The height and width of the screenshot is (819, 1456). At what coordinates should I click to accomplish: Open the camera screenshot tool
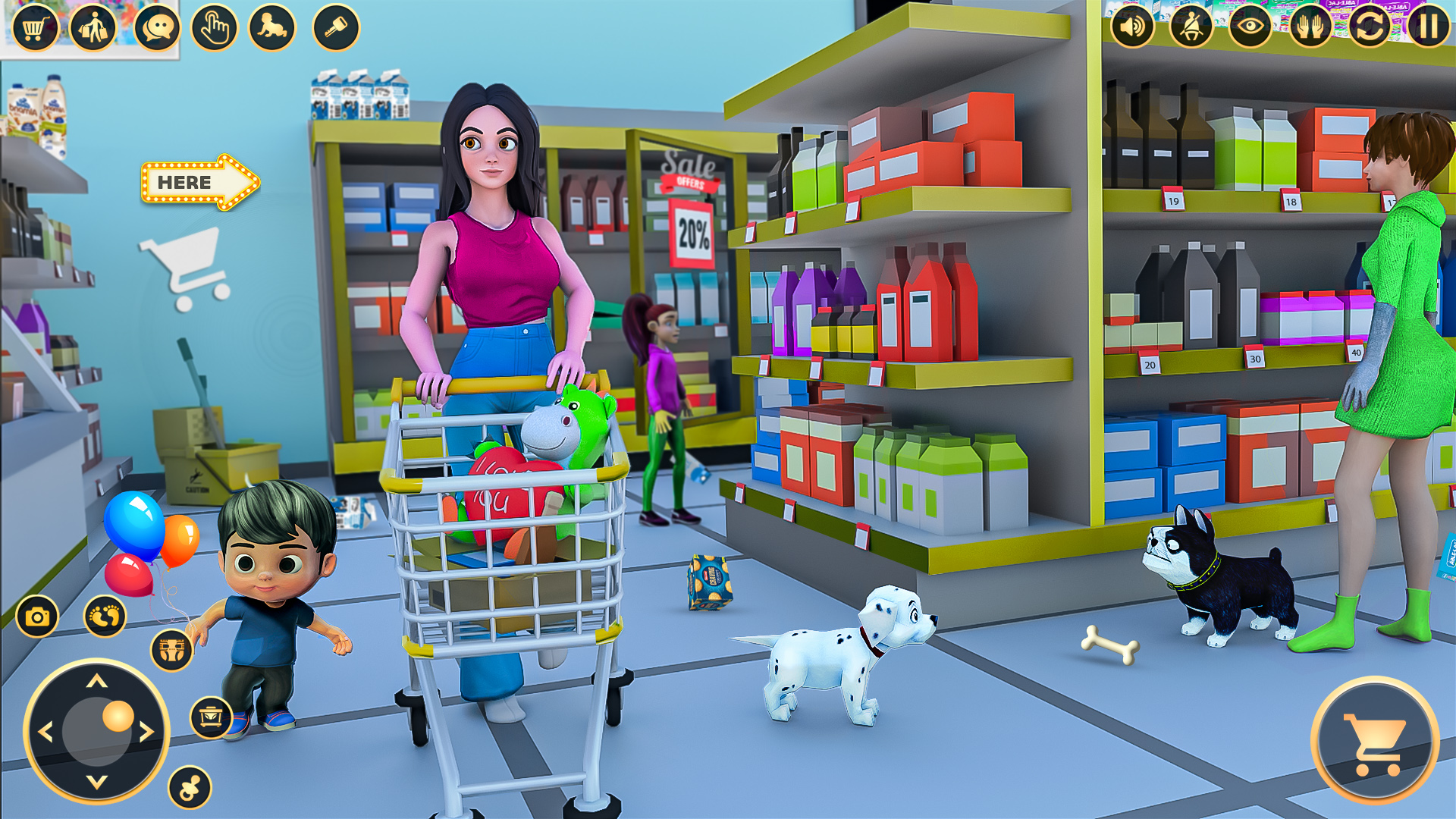pyautogui.click(x=36, y=617)
